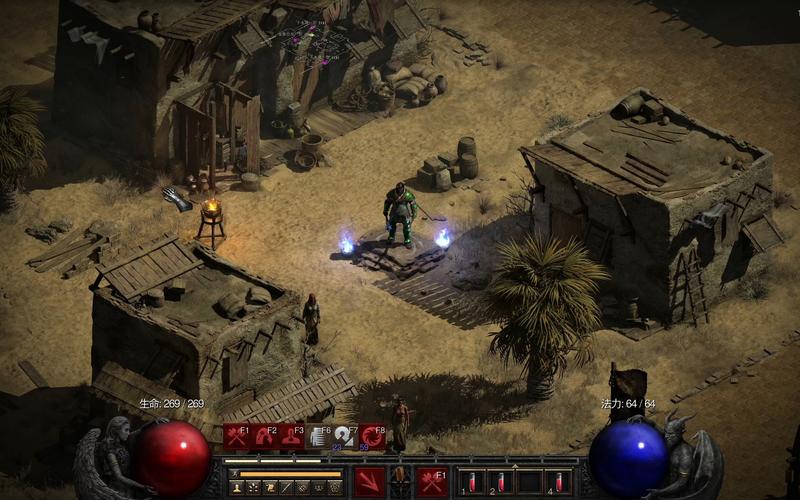Activate the F7 skill shortcut icon
Image resolution: width=800 pixels, height=500 pixels.
tap(345, 436)
